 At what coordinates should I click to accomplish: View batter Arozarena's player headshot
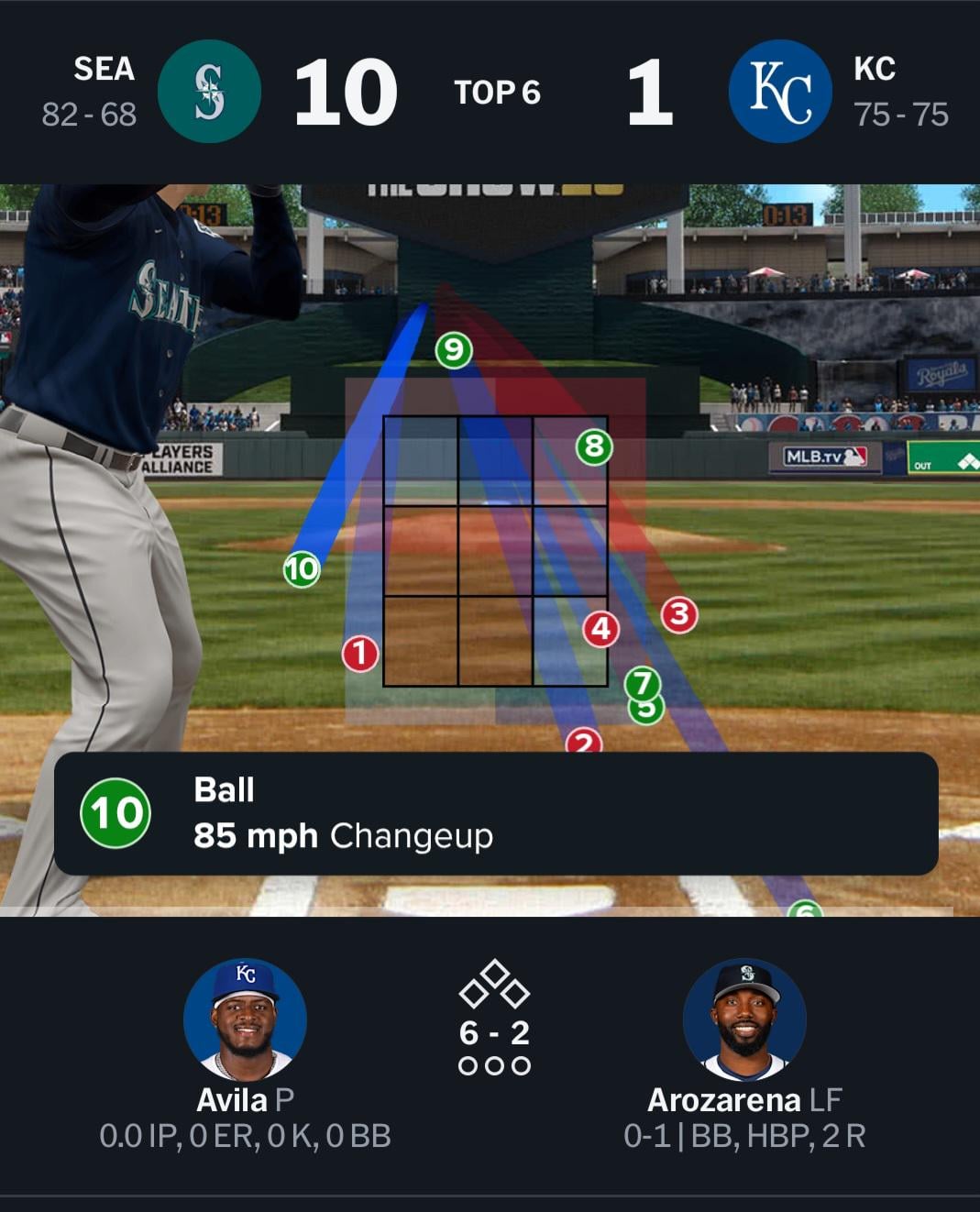point(744,1019)
